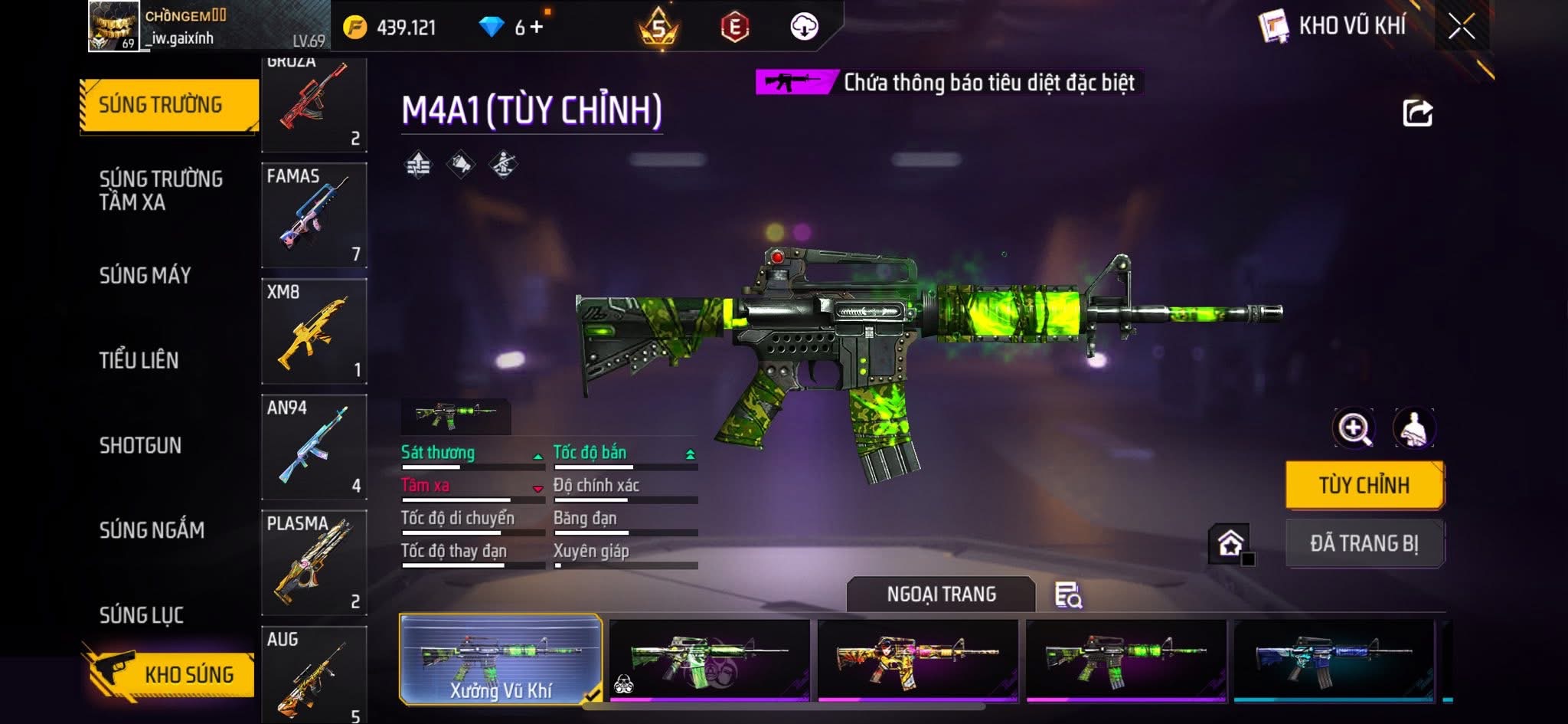
Task: Show the Súng Ngắm weapons
Action: (152, 529)
